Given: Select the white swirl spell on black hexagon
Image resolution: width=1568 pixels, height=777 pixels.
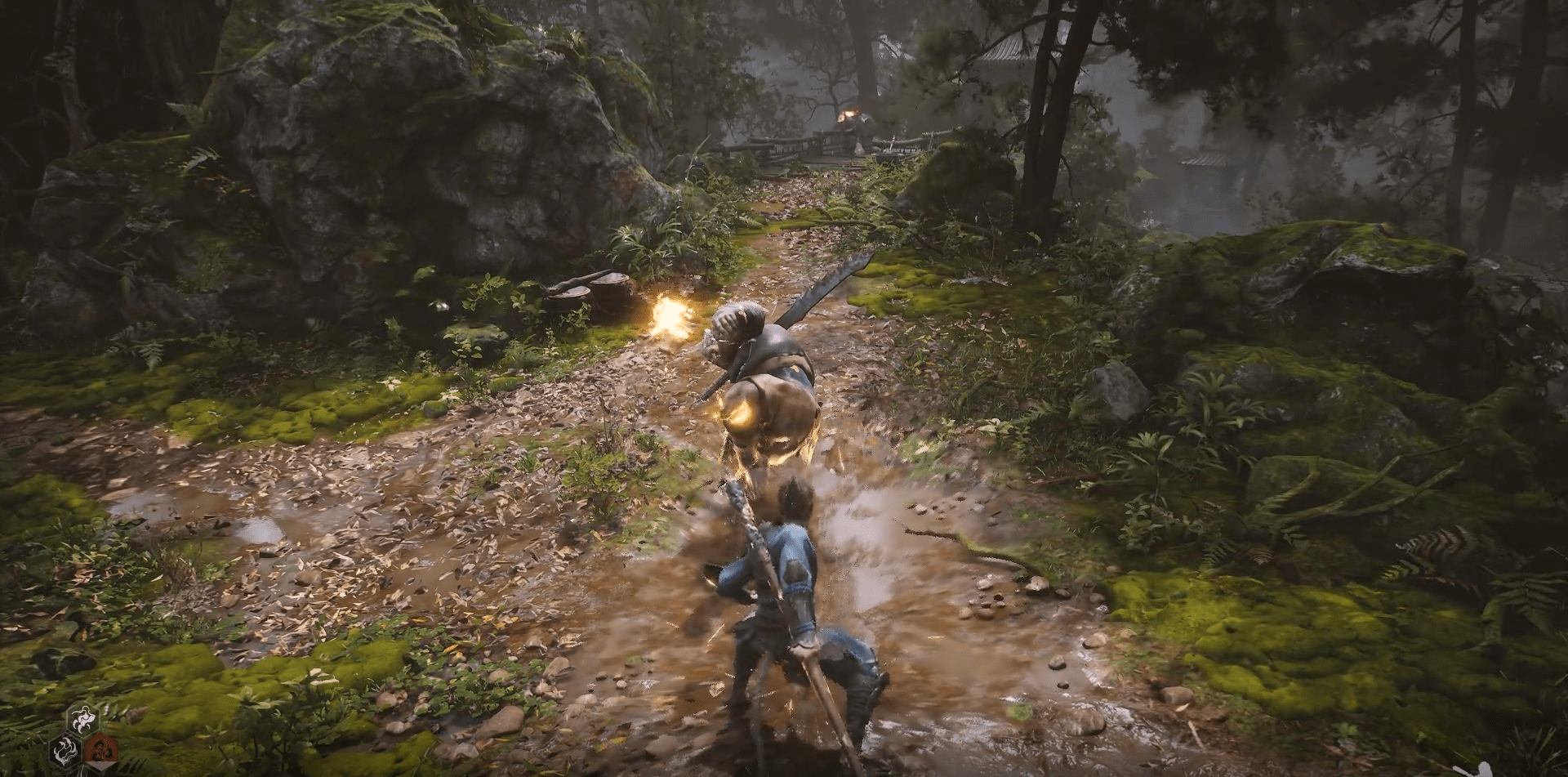Looking at the screenshot, I should click(x=65, y=750).
